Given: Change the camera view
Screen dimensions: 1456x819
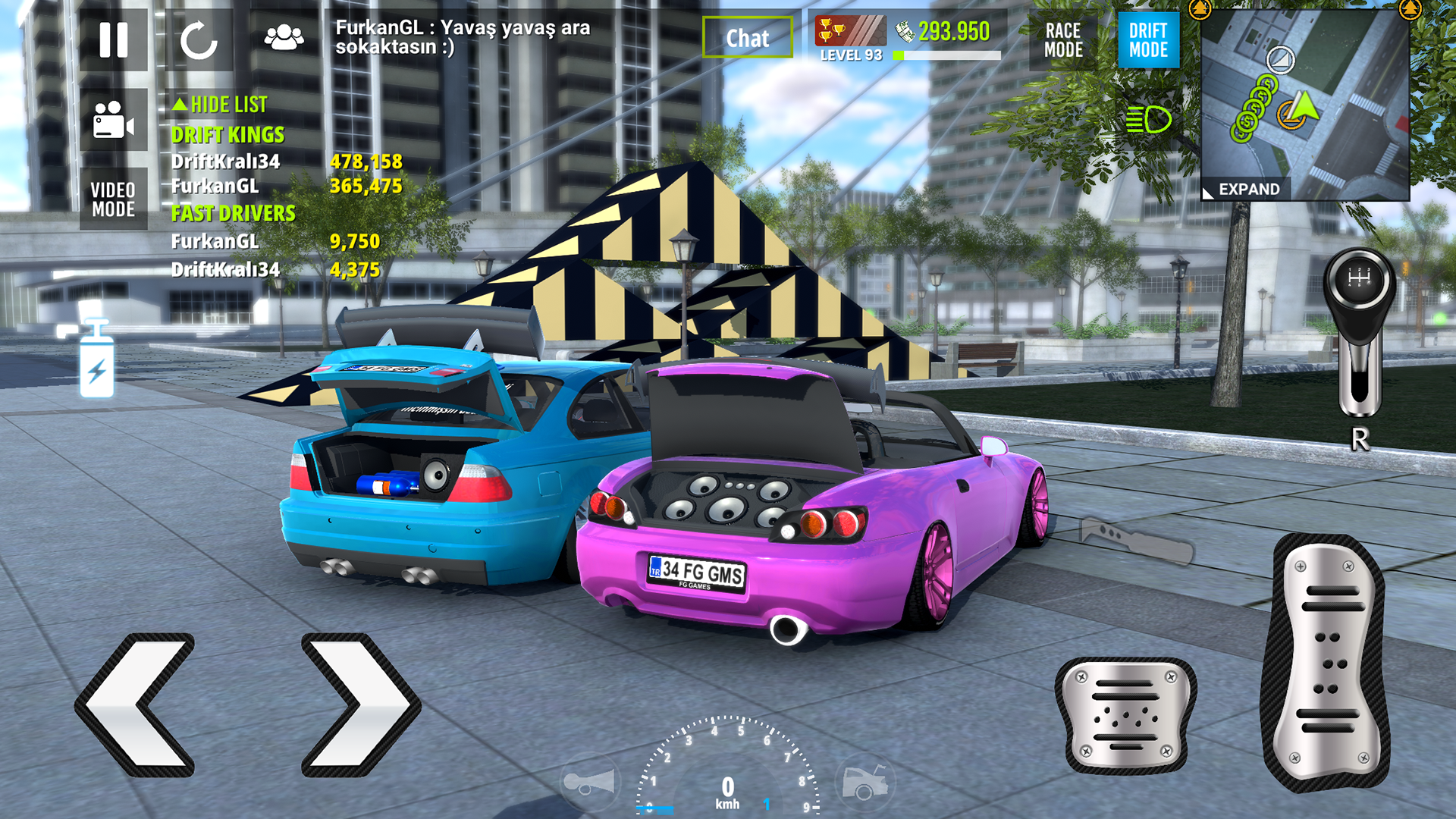Looking at the screenshot, I should click(x=114, y=120).
